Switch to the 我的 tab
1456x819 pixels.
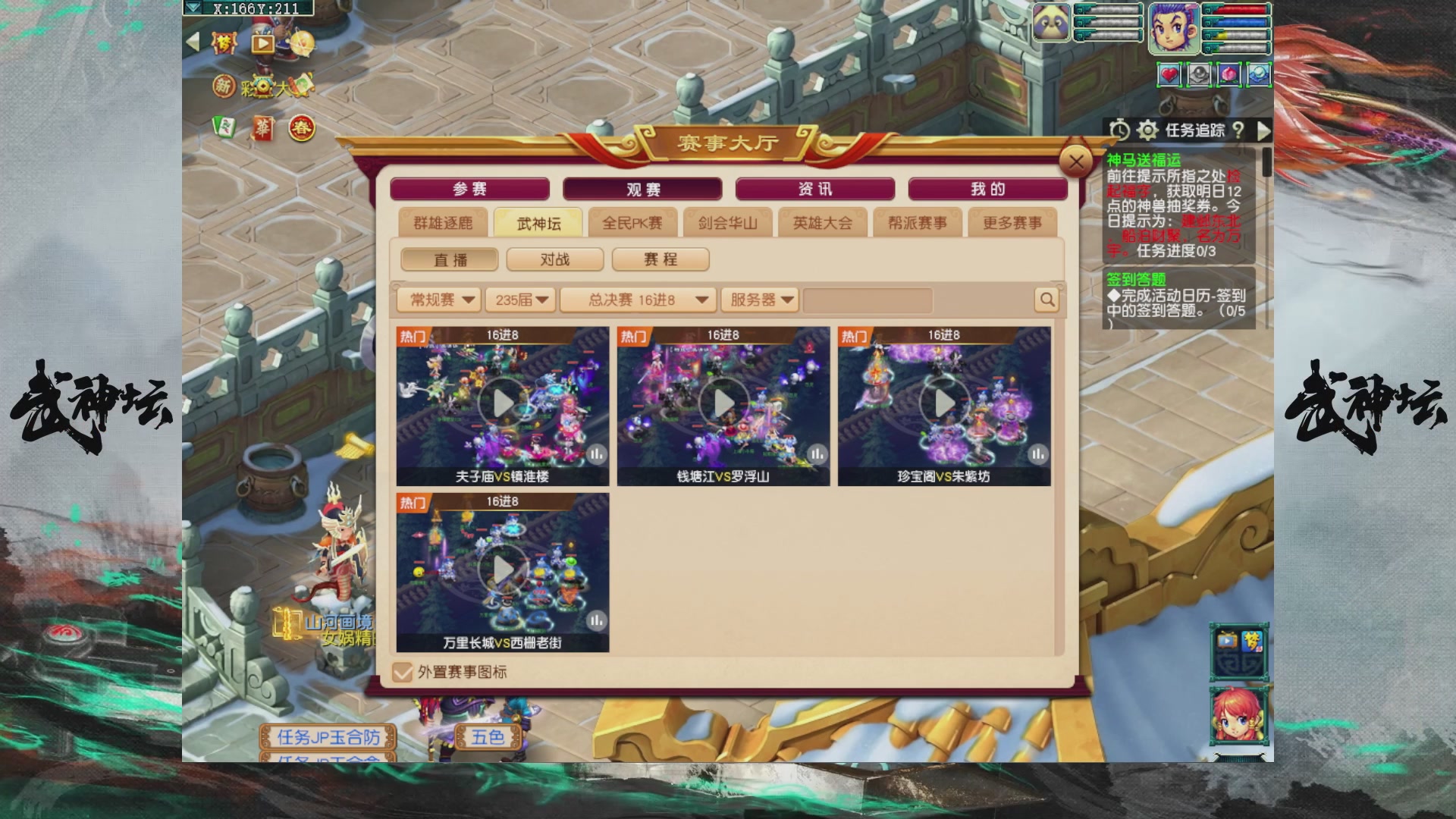click(x=987, y=189)
